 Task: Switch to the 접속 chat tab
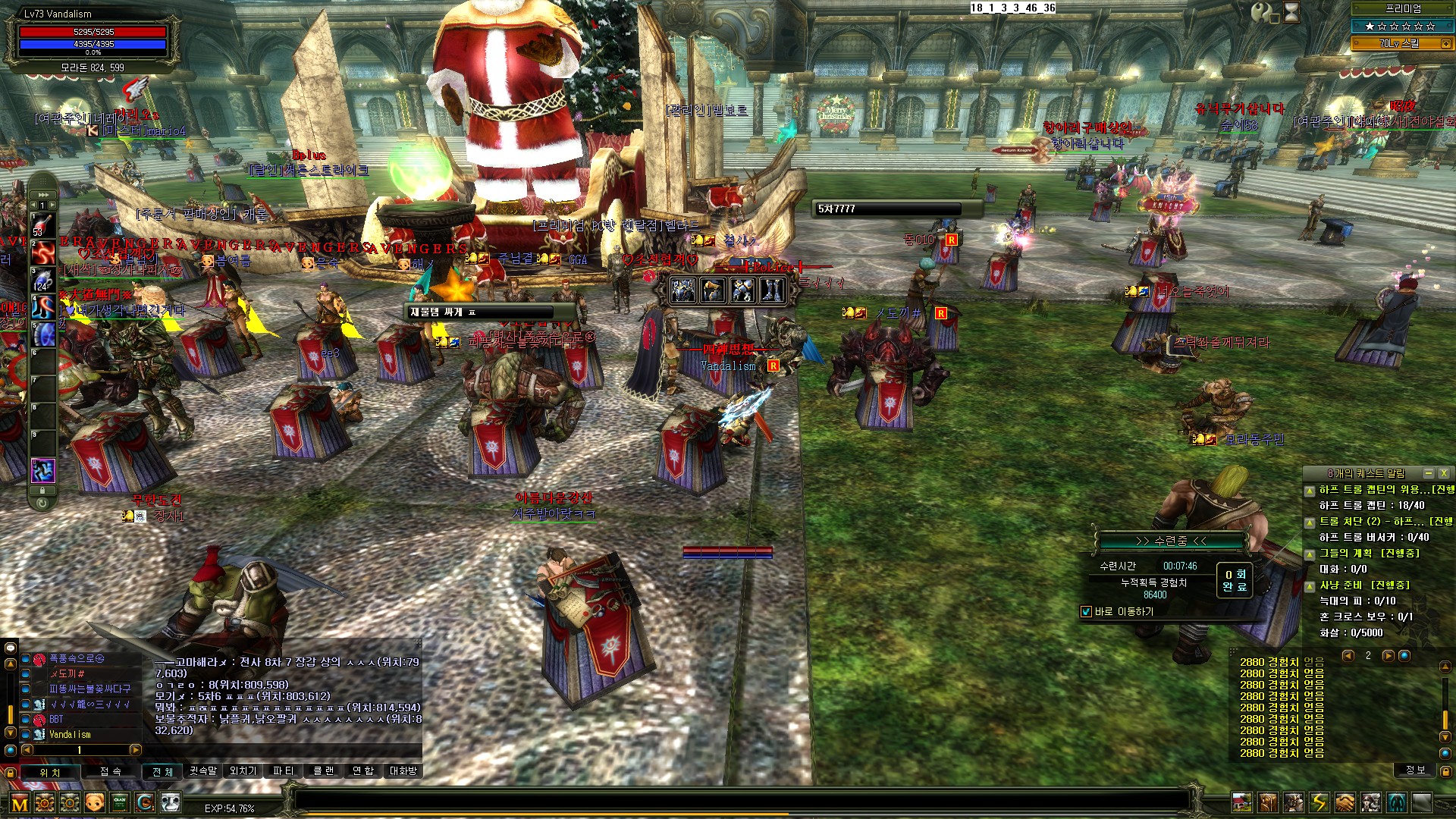coord(111,771)
